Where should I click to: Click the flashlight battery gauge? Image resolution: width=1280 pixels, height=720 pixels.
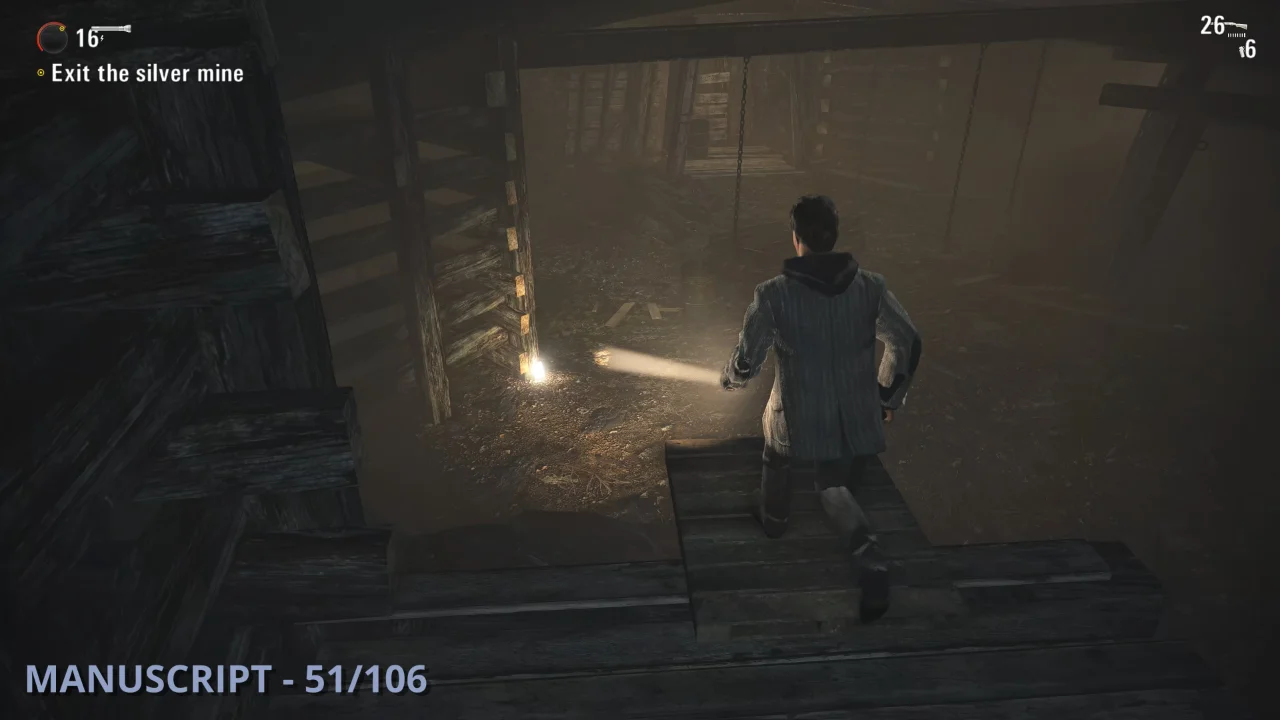(53, 38)
